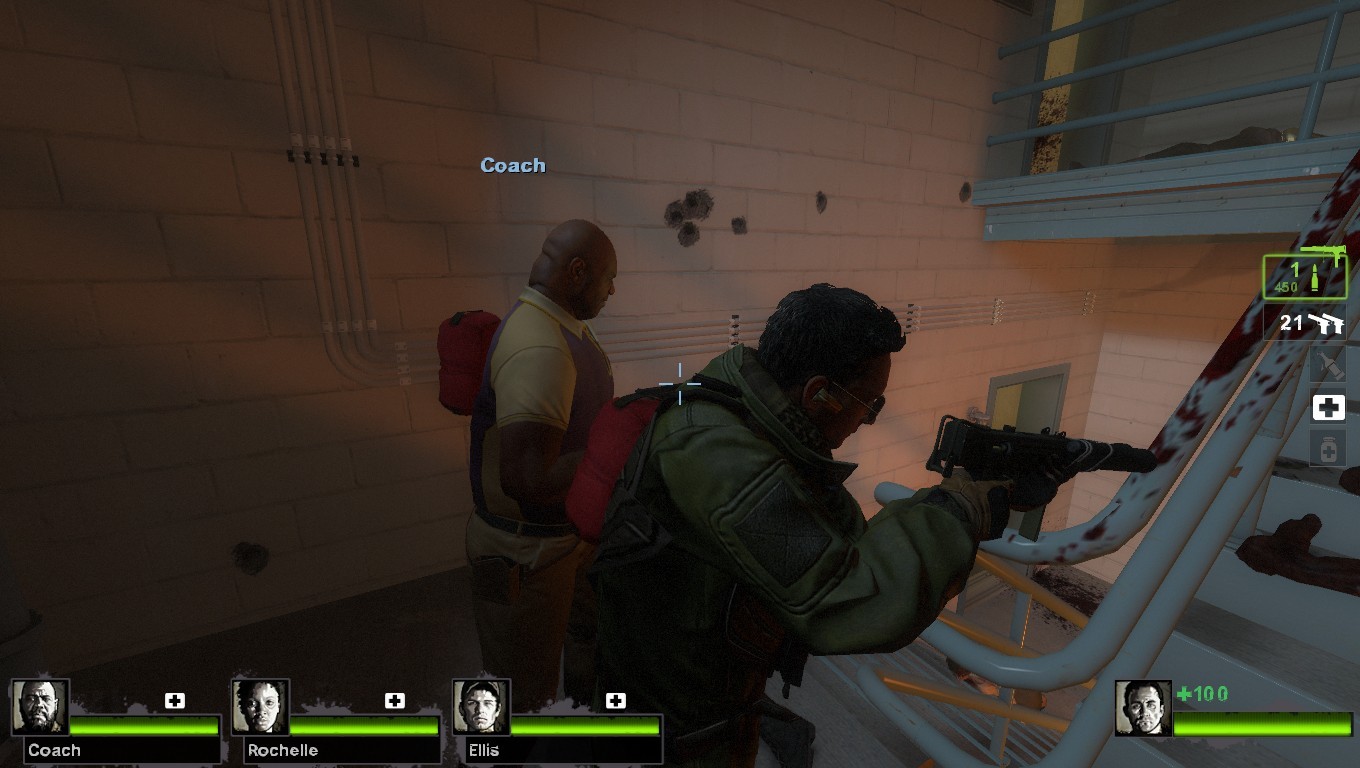Click the crosshair at screen center
Image resolution: width=1360 pixels, height=768 pixels.
pyautogui.click(x=680, y=384)
